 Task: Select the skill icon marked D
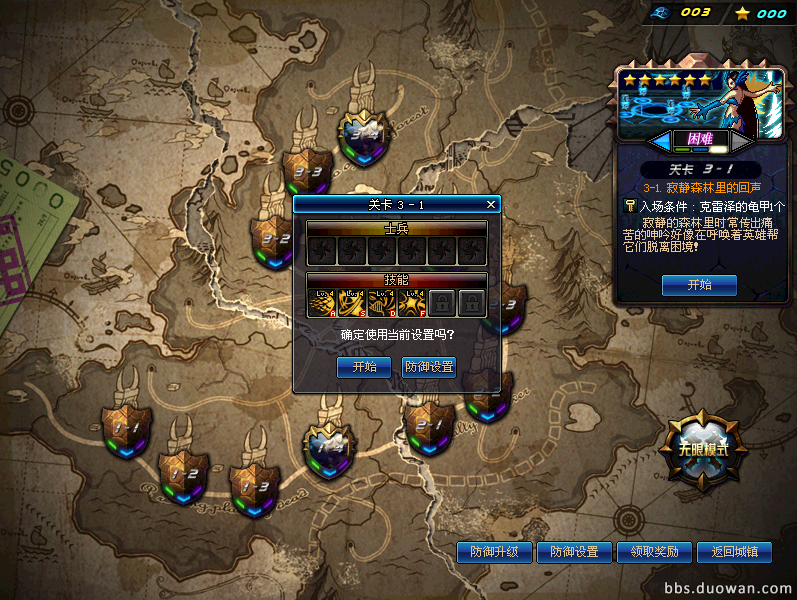click(x=381, y=302)
